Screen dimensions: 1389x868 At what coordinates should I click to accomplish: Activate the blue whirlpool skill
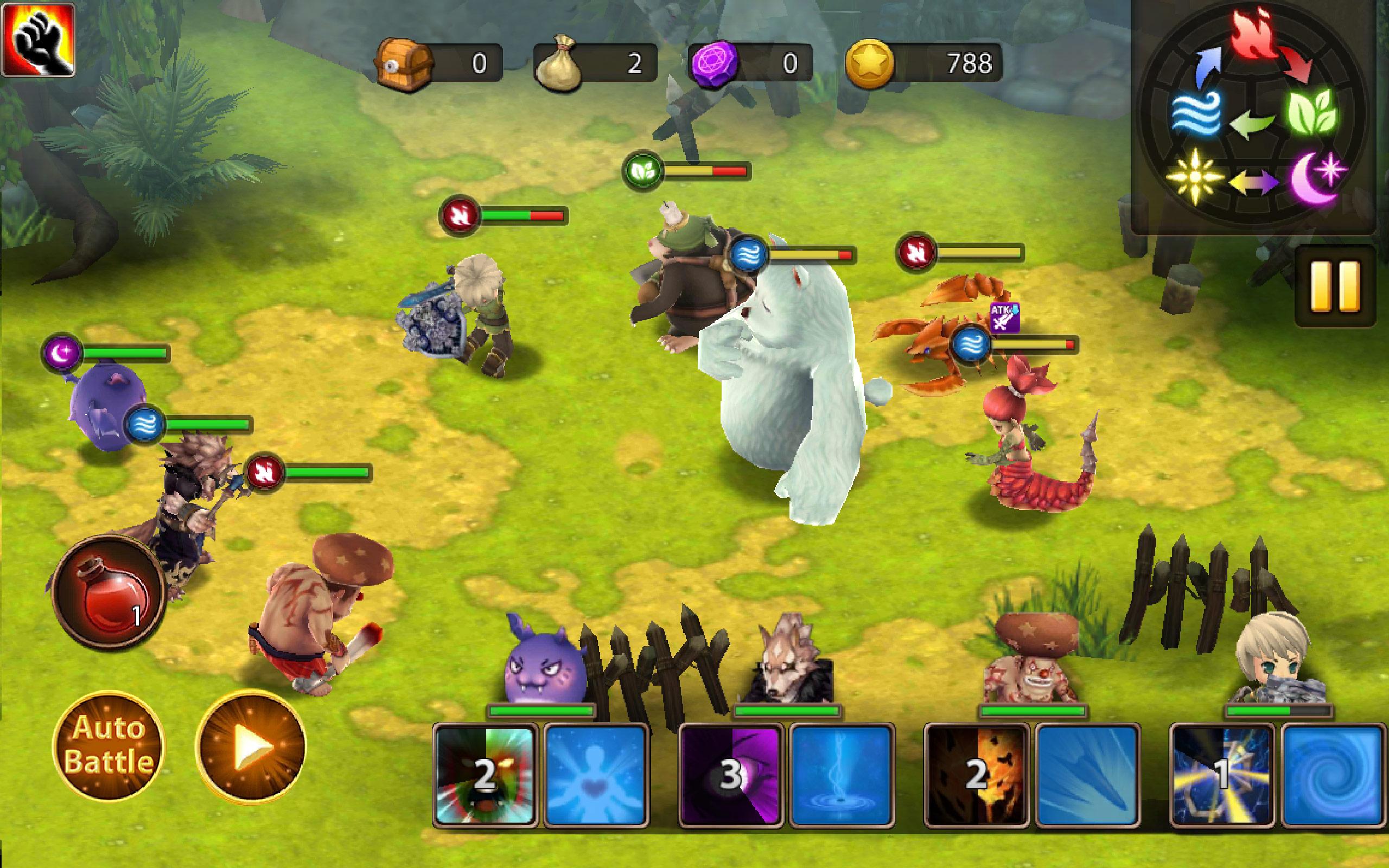1333,776
